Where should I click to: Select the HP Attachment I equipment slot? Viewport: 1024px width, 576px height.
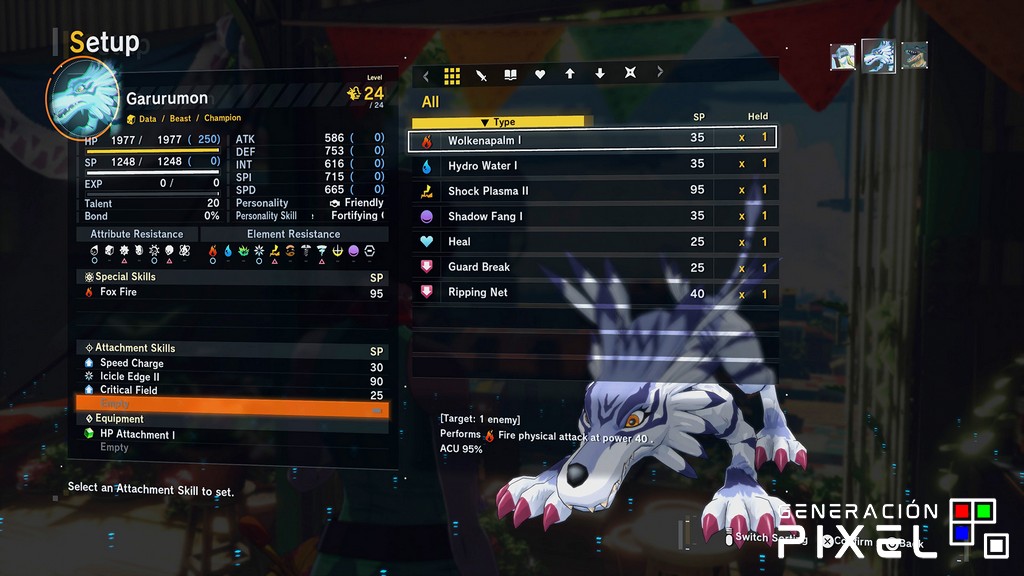230,435
